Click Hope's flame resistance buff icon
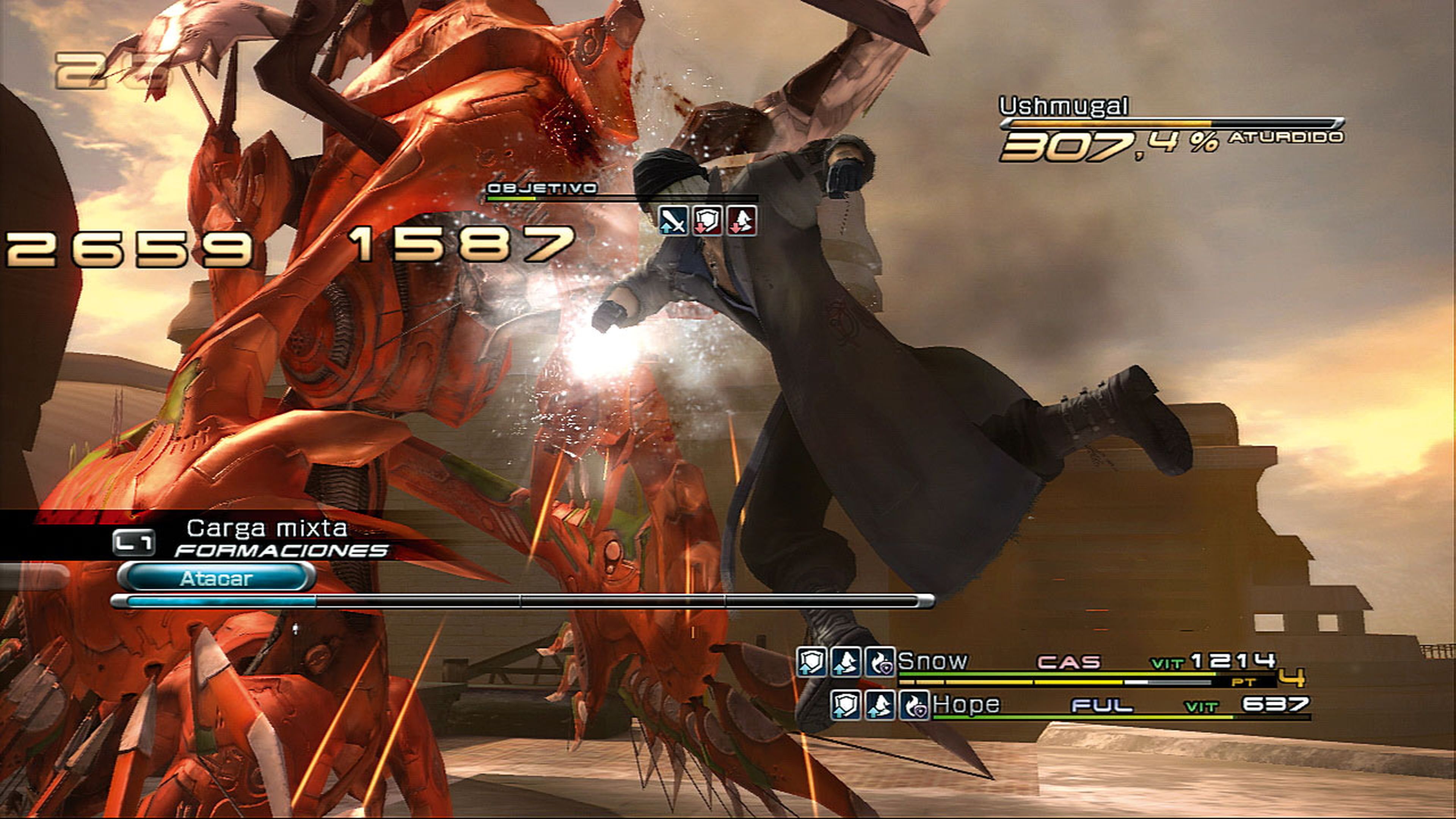The width and height of the screenshot is (1456, 819). [x=914, y=705]
